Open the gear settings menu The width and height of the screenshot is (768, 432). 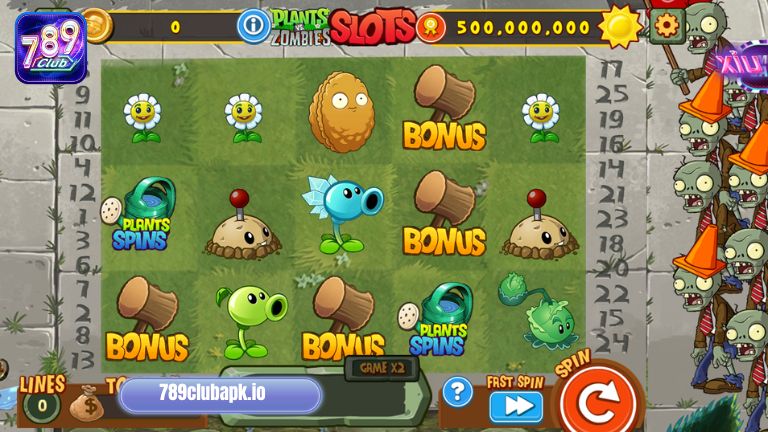point(665,25)
